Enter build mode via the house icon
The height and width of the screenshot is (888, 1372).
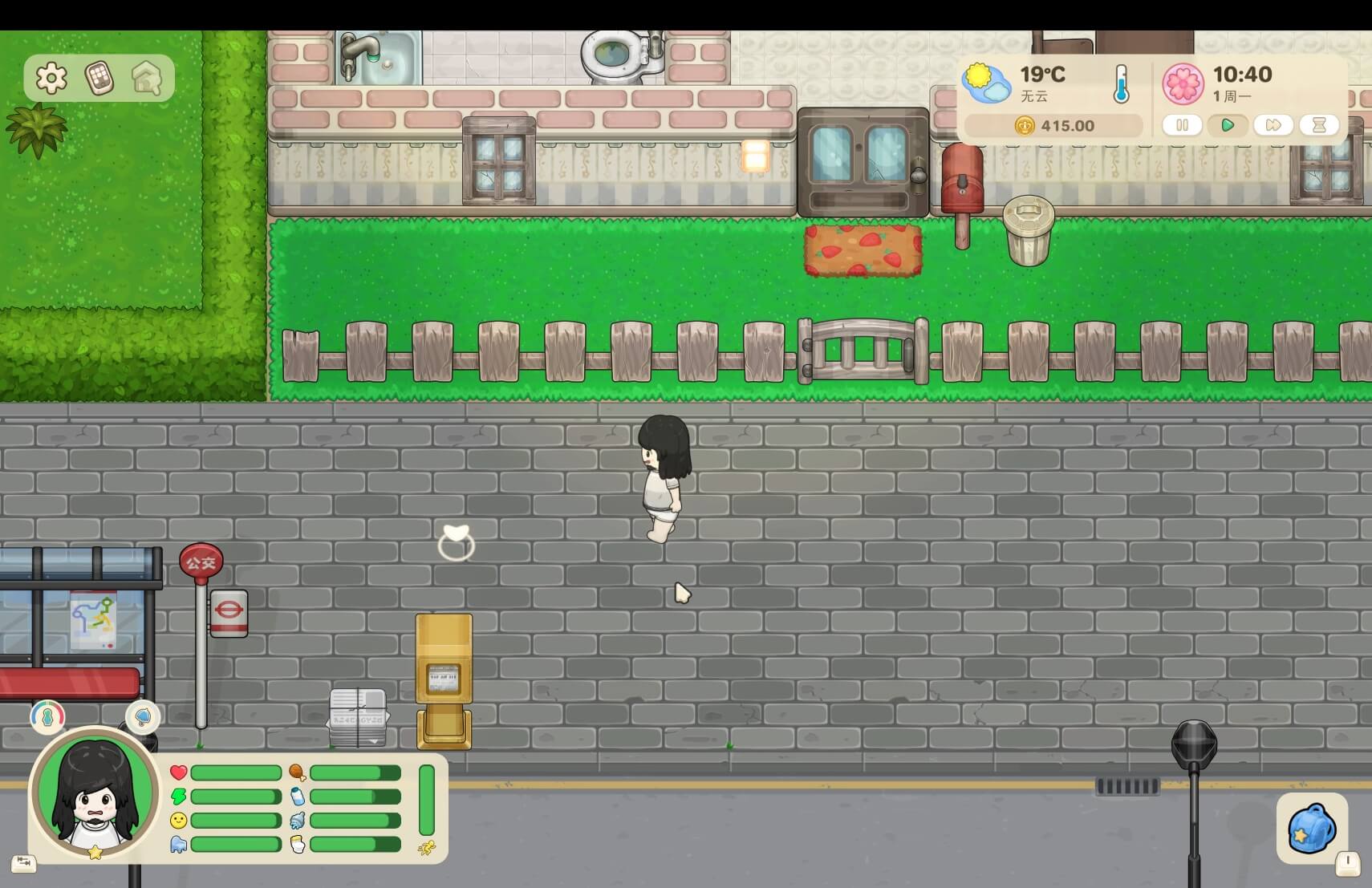tap(147, 78)
